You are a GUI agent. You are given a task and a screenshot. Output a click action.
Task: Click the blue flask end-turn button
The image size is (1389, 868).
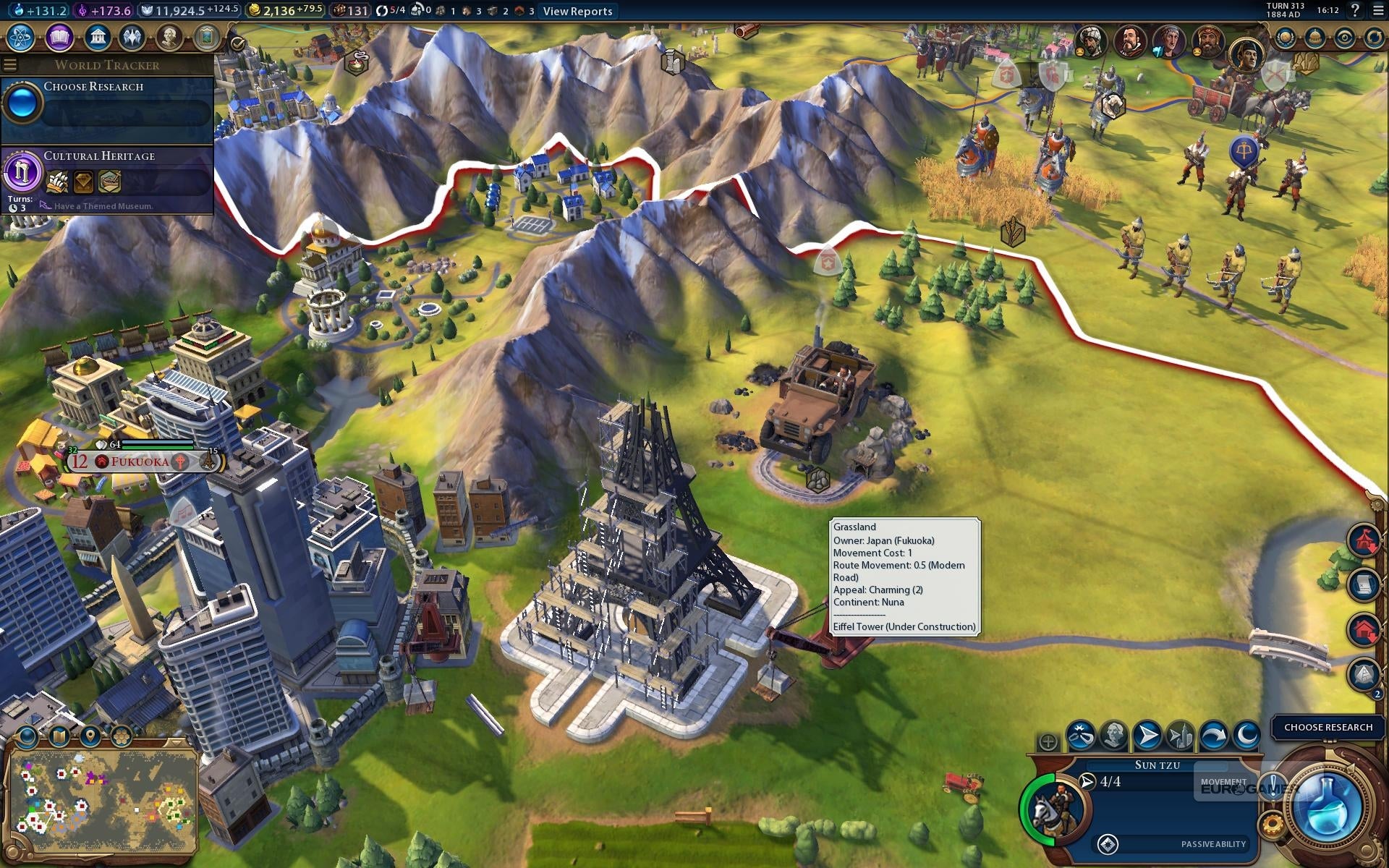pos(1326,807)
